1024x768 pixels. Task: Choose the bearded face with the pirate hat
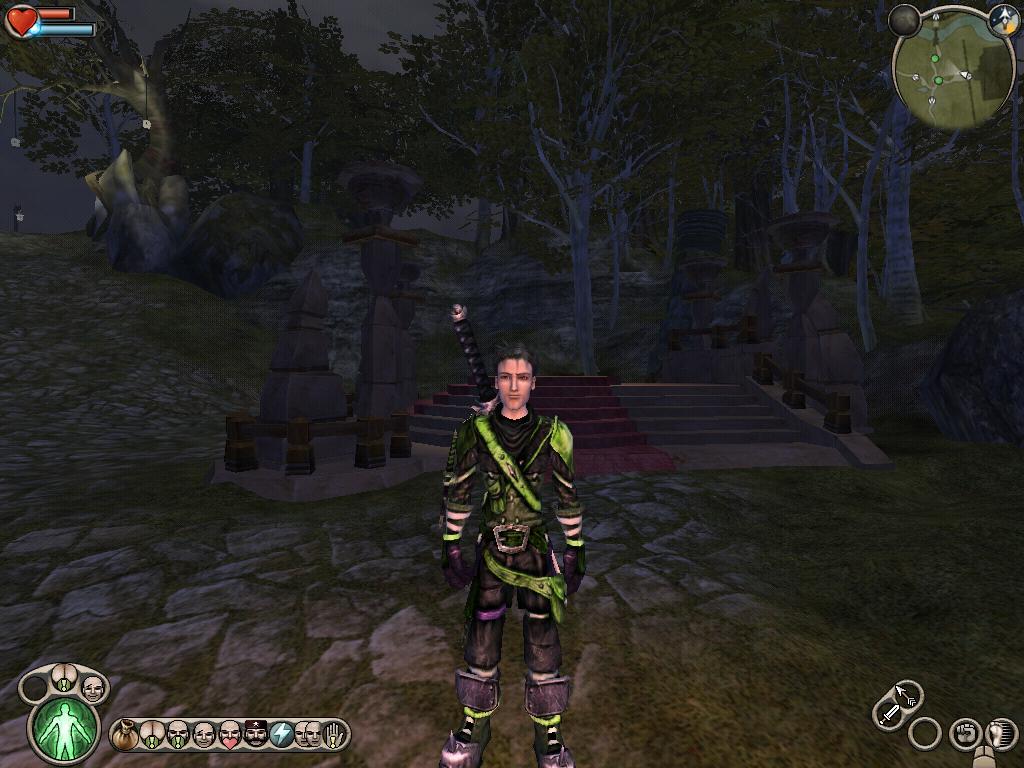(256, 735)
